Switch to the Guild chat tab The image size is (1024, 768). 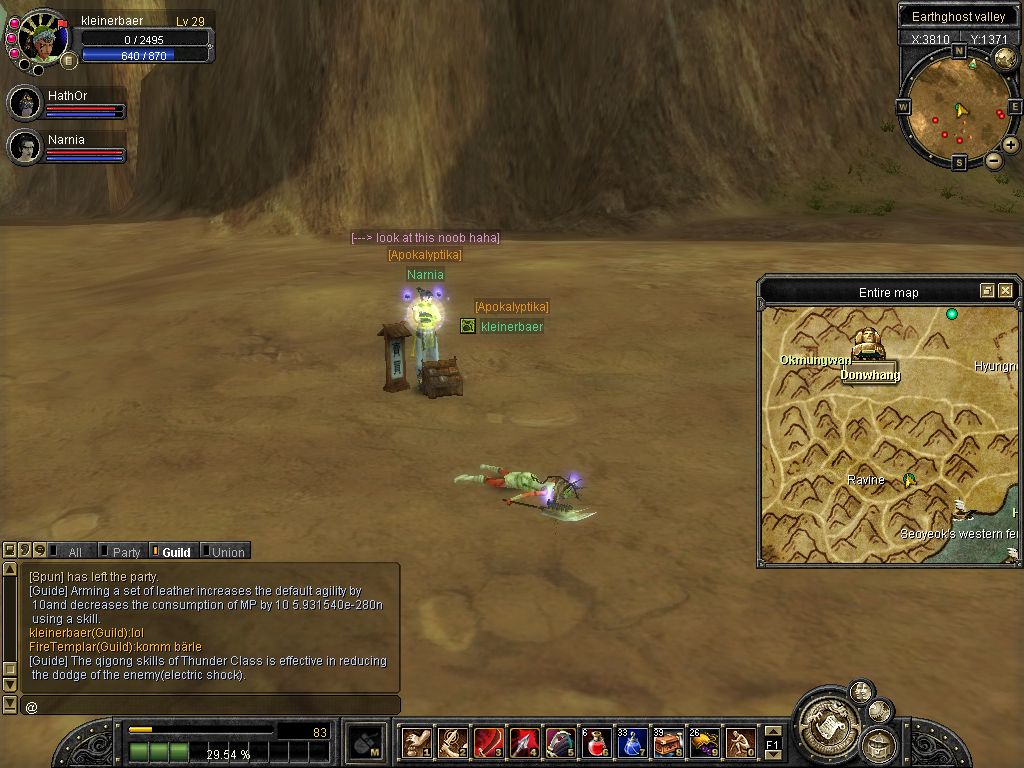click(175, 551)
